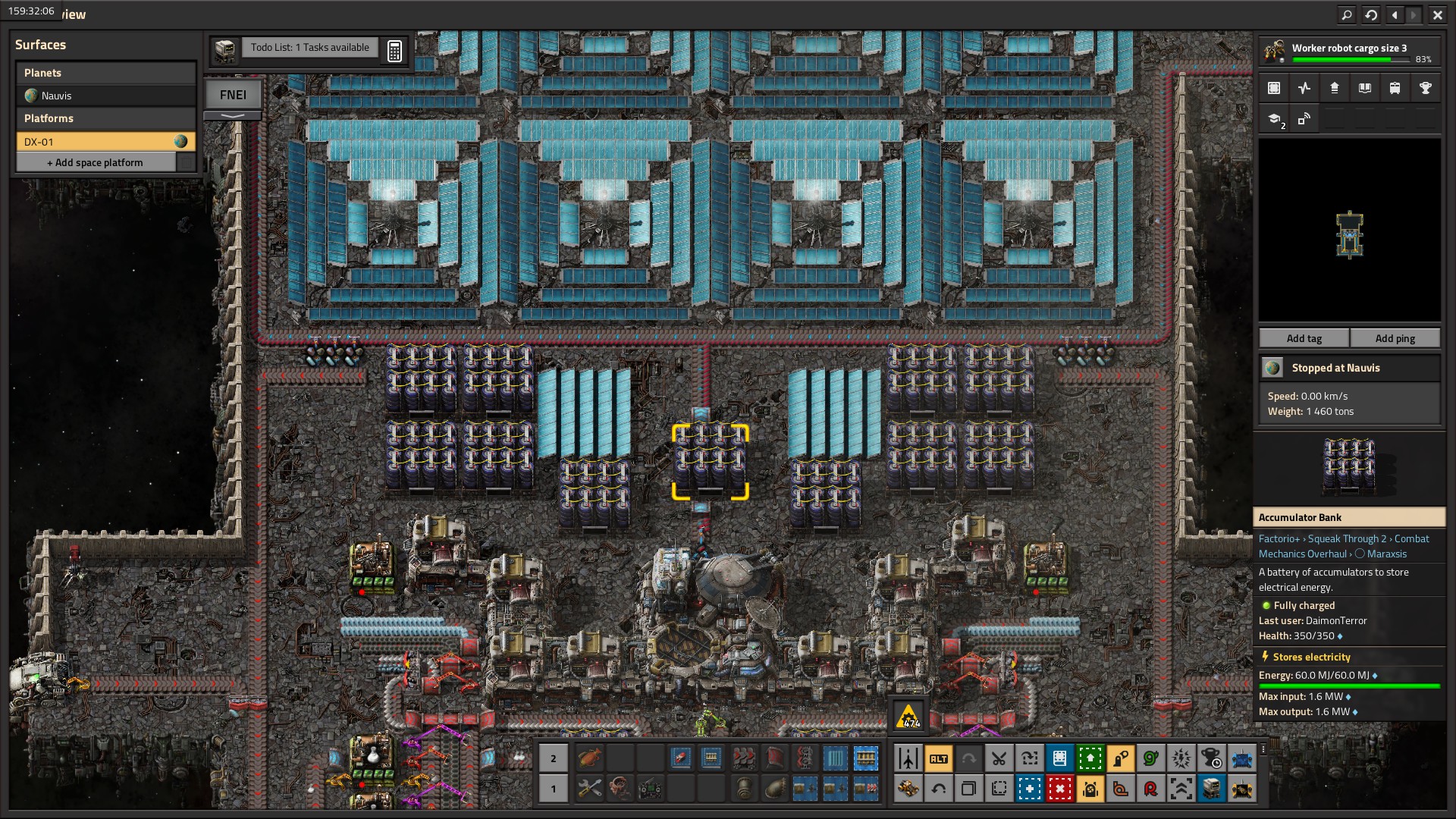Image resolution: width=1456 pixels, height=819 pixels.
Task: Close the remote view window
Action: click(1437, 14)
